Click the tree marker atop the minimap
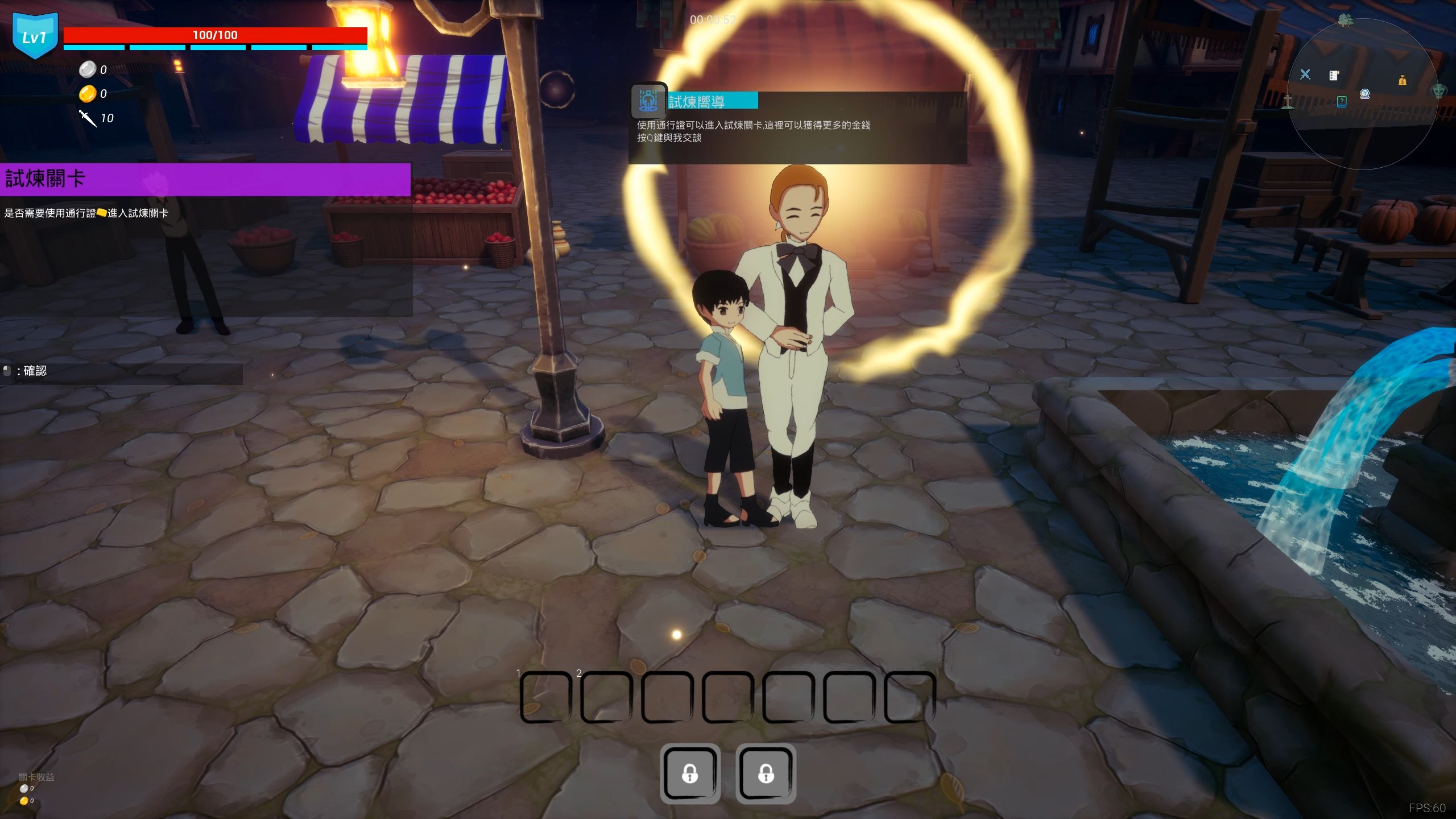The height and width of the screenshot is (819, 1456). 1345,20
